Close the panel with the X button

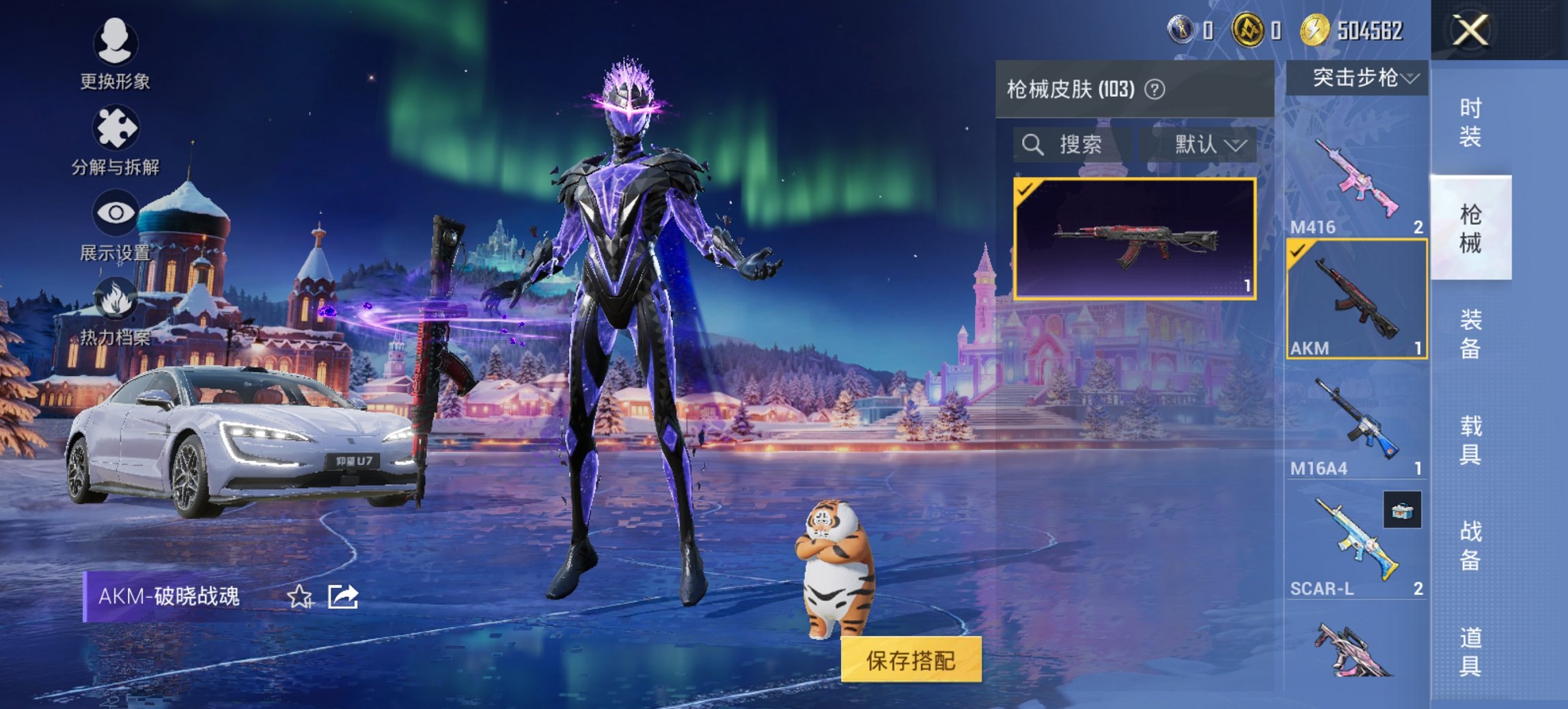[1470, 29]
